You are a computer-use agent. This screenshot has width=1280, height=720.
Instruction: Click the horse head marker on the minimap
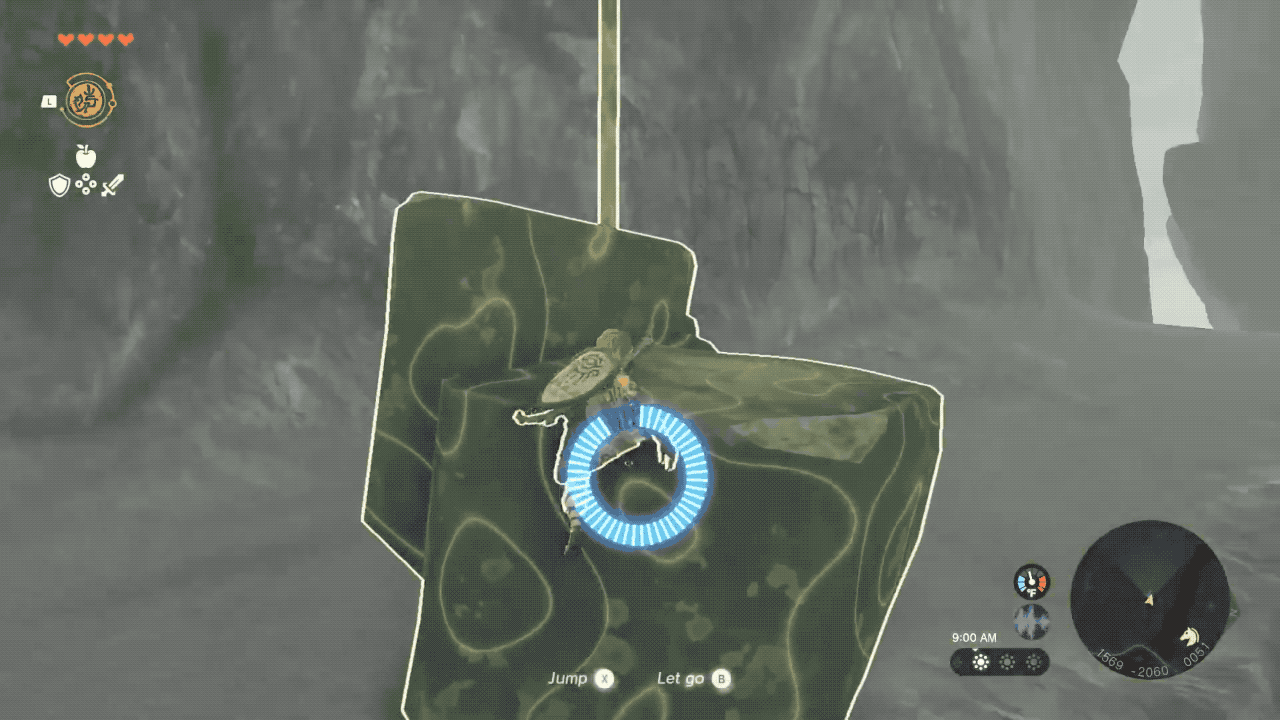click(1190, 635)
